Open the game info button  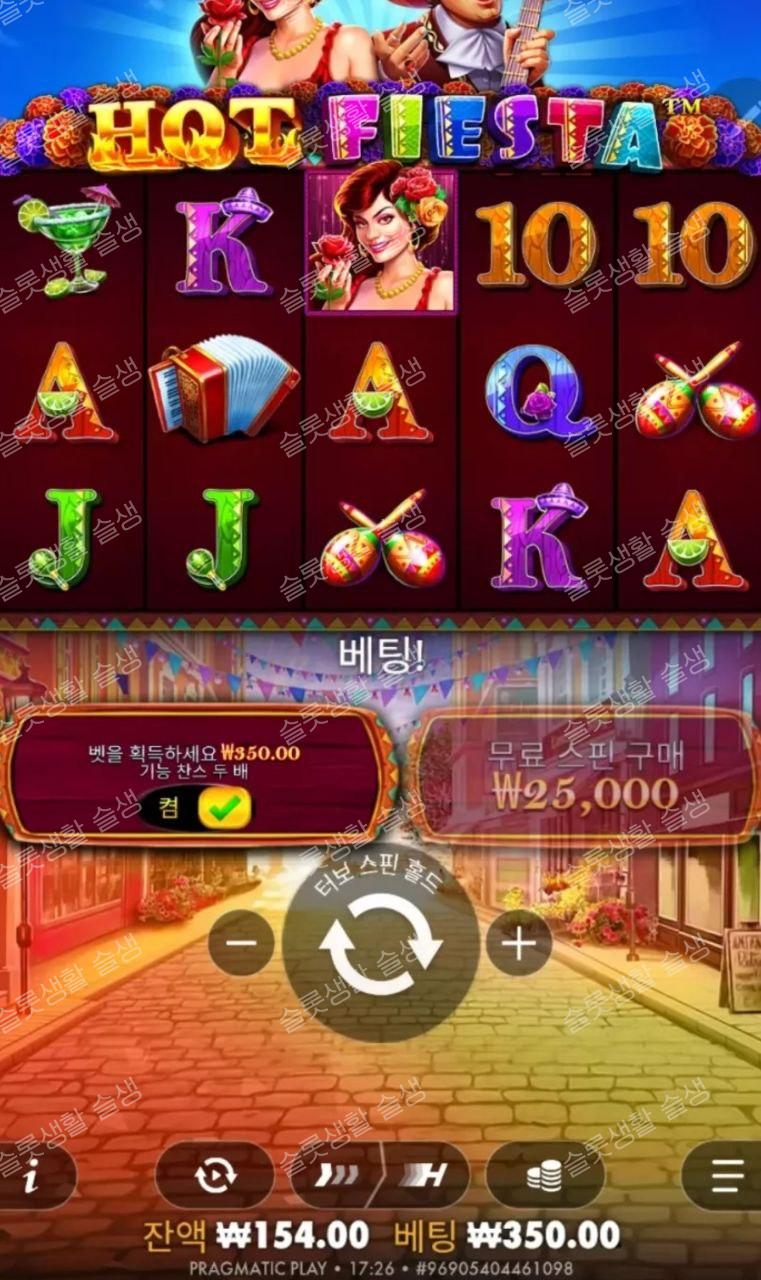pyautogui.click(x=33, y=1176)
